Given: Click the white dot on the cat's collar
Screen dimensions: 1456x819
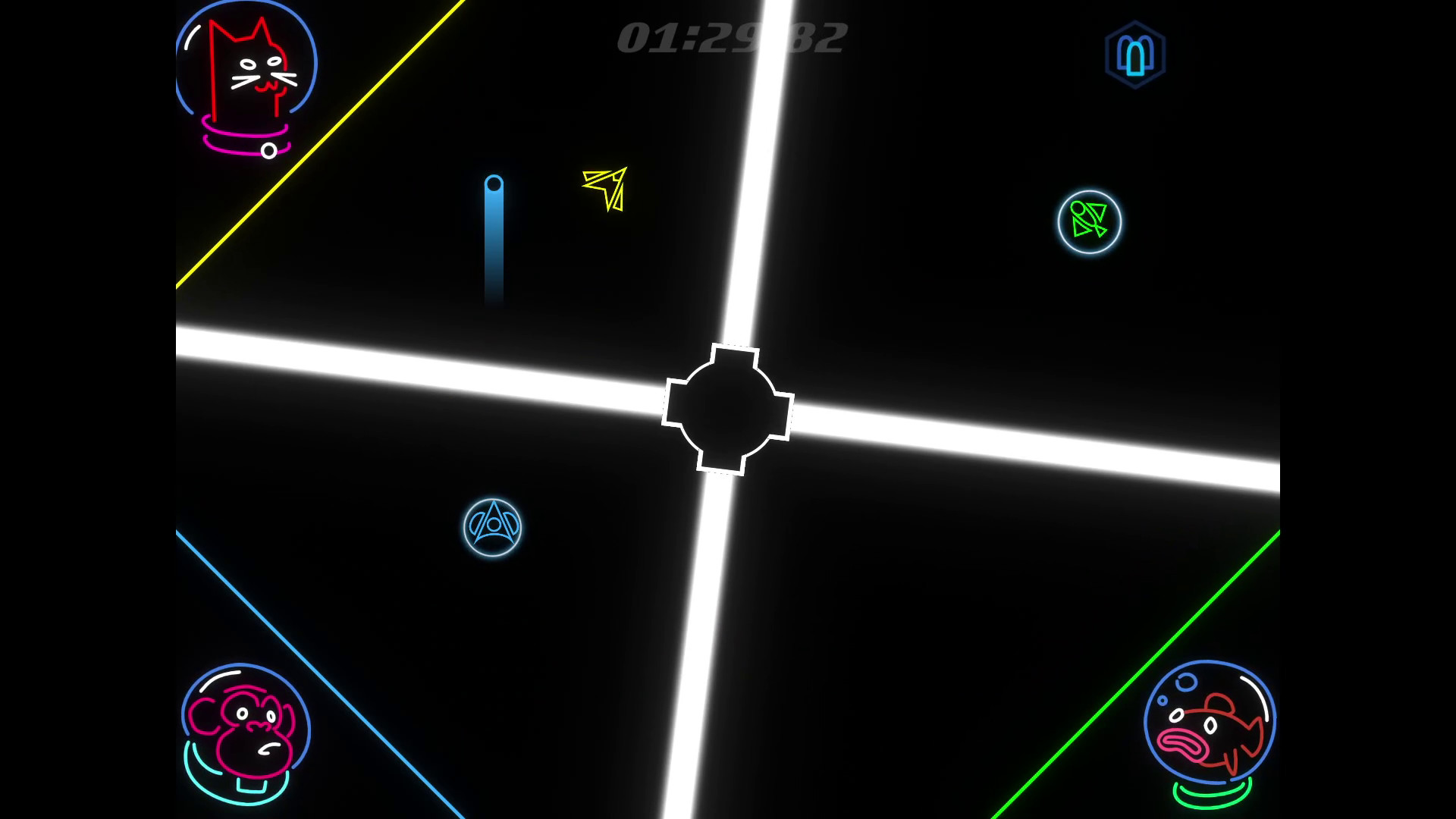Looking at the screenshot, I should (x=267, y=152).
